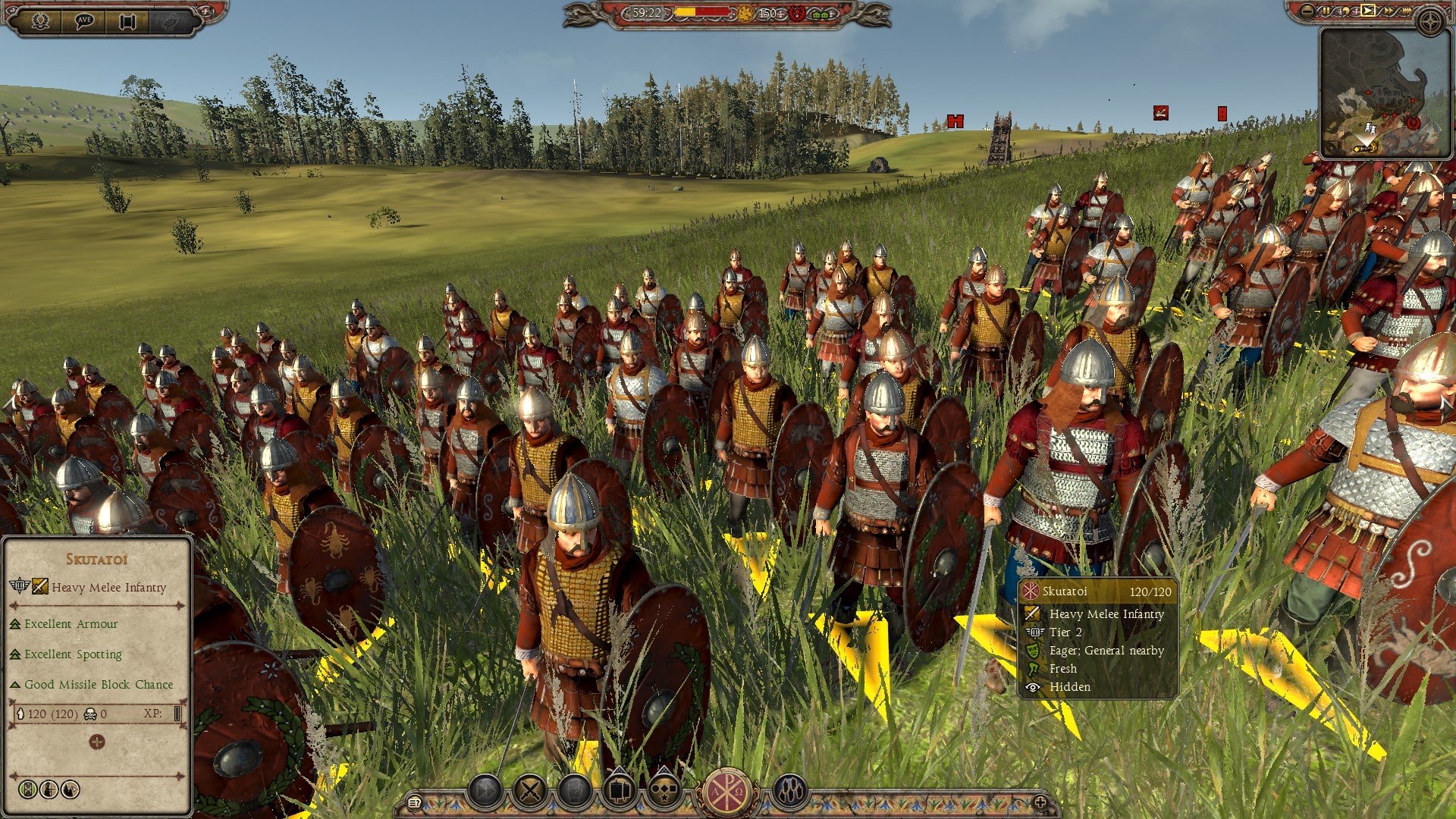1456x819 pixels.
Task: Expand the unit panel with plus button
Action: [1040, 802]
